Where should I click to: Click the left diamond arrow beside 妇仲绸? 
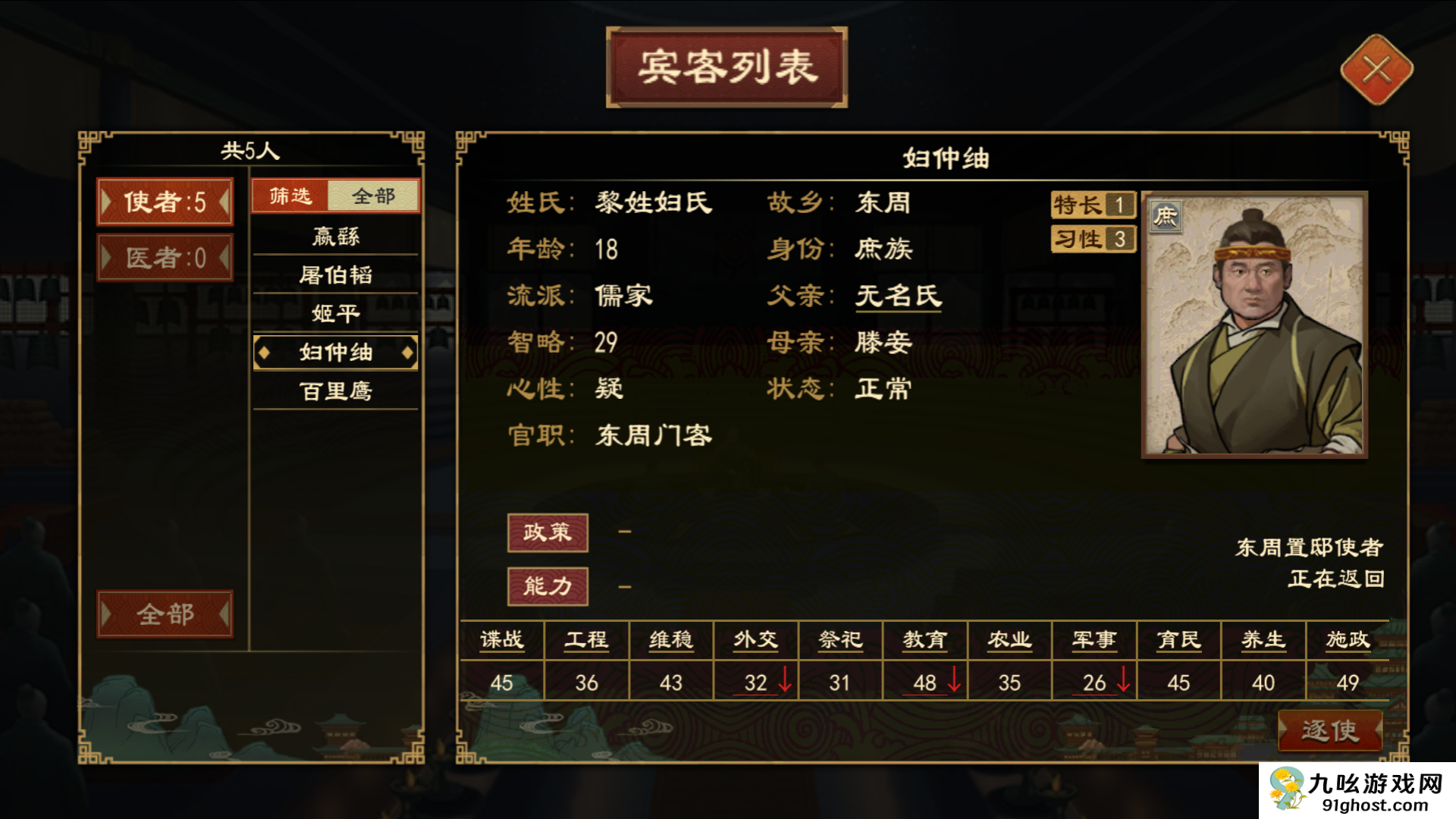265,352
